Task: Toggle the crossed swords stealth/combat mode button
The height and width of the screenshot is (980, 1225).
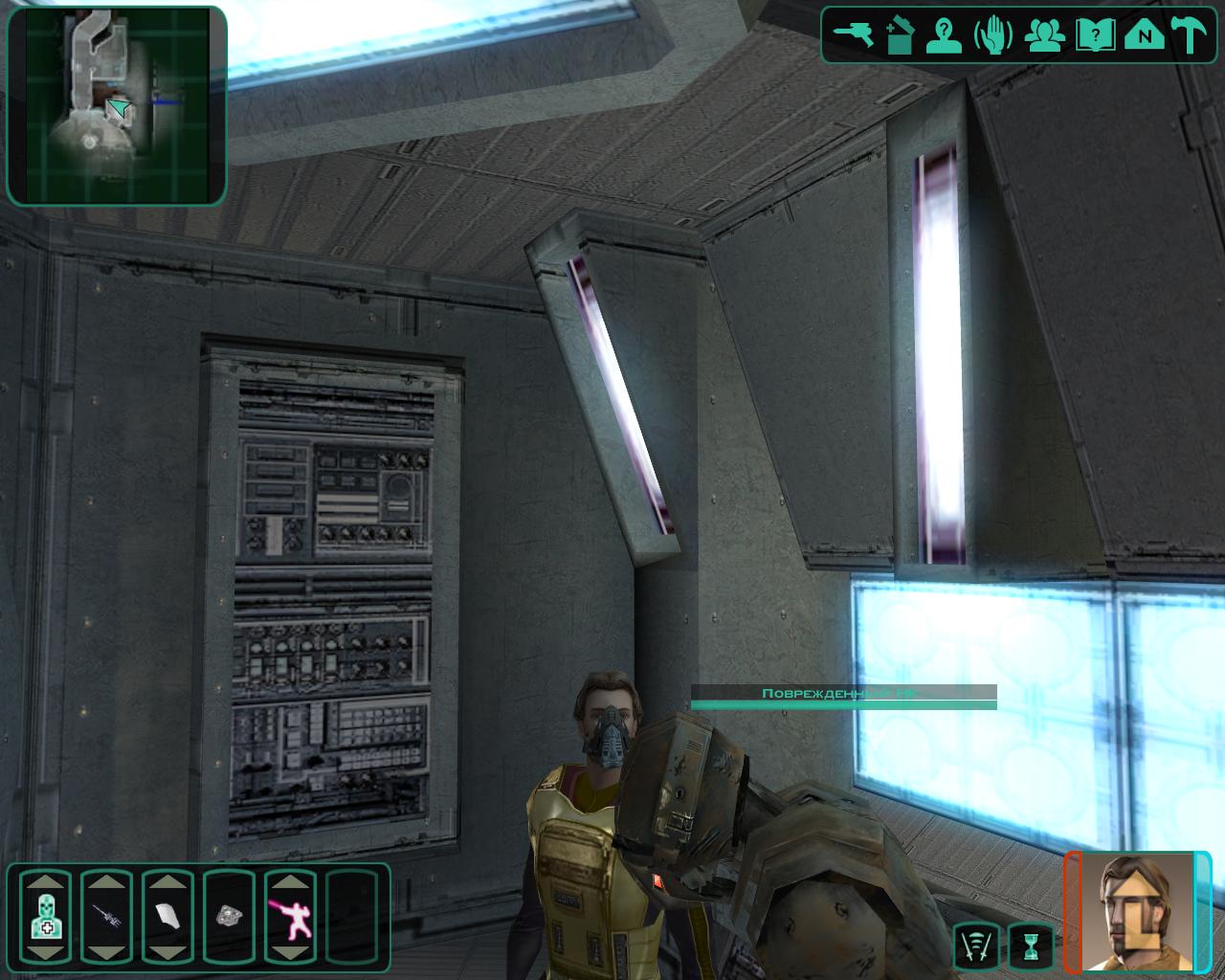Action: [x=976, y=945]
